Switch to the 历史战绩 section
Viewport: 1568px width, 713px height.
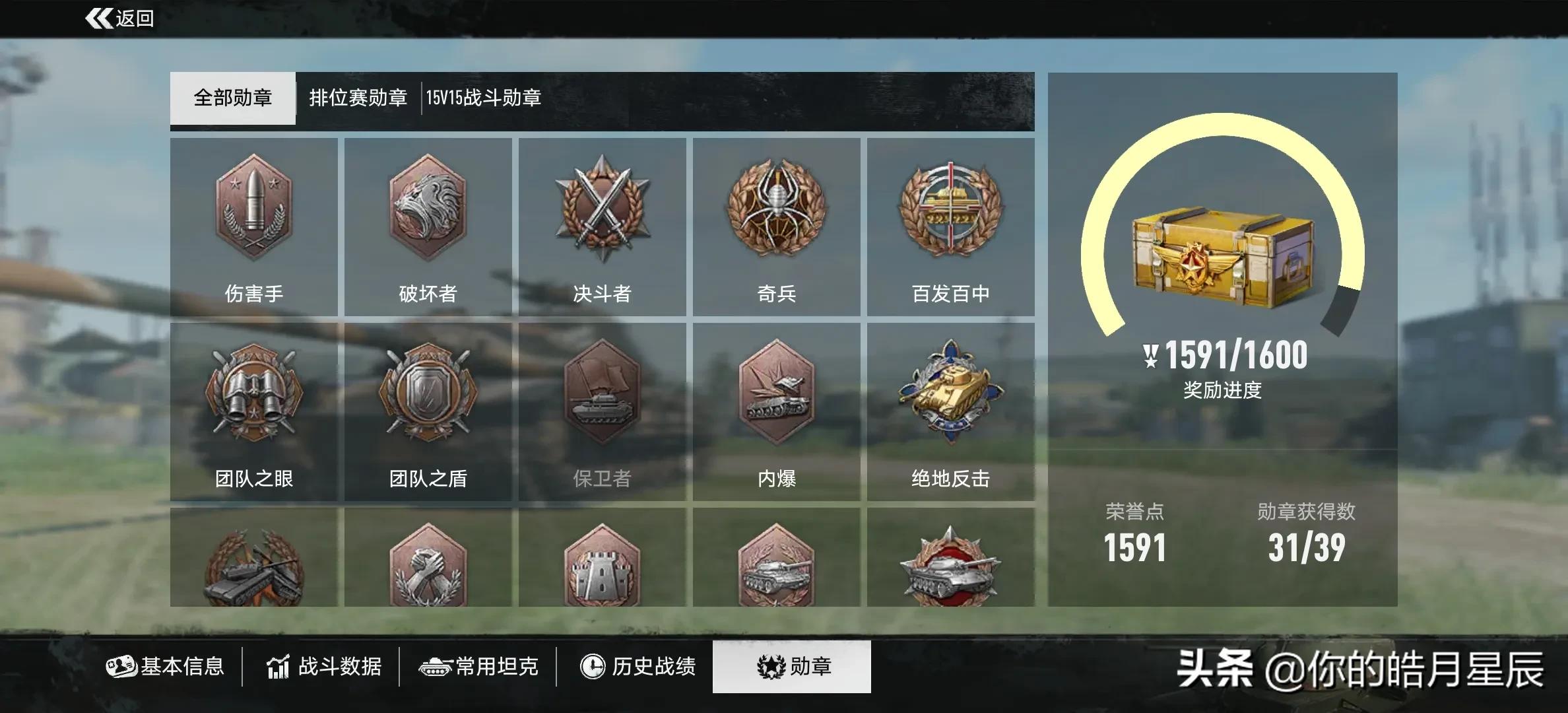tap(636, 667)
